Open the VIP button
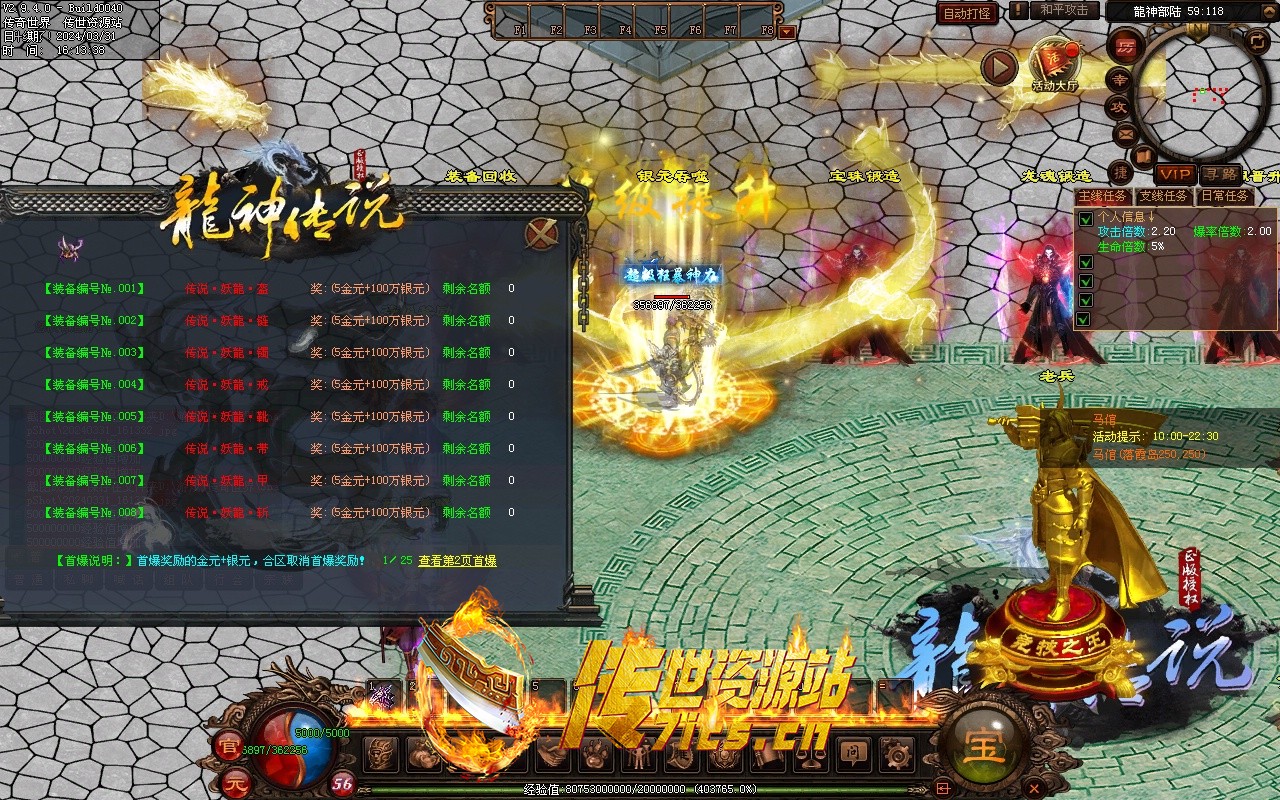 (x=1175, y=174)
